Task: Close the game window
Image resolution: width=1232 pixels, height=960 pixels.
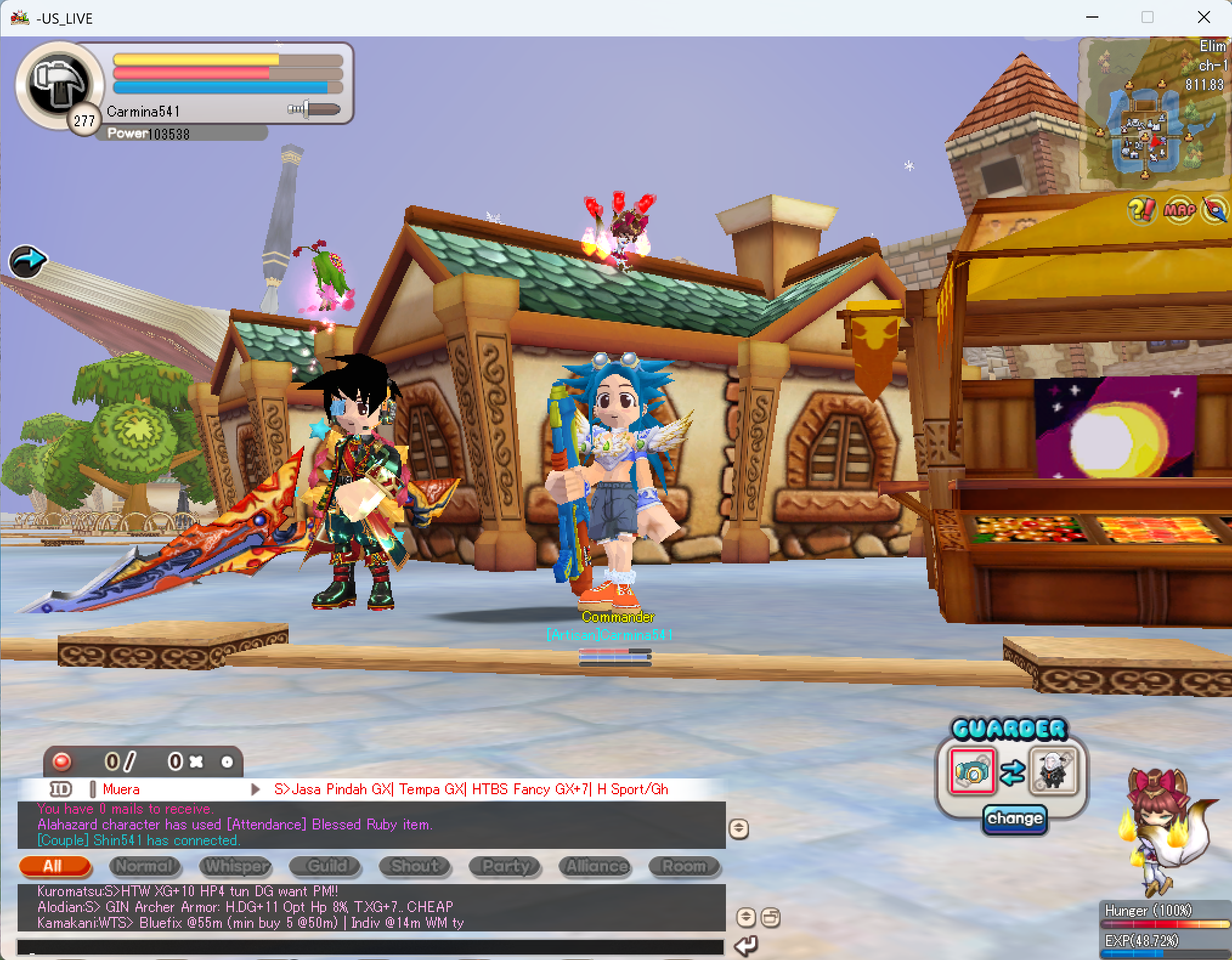Action: [1203, 18]
